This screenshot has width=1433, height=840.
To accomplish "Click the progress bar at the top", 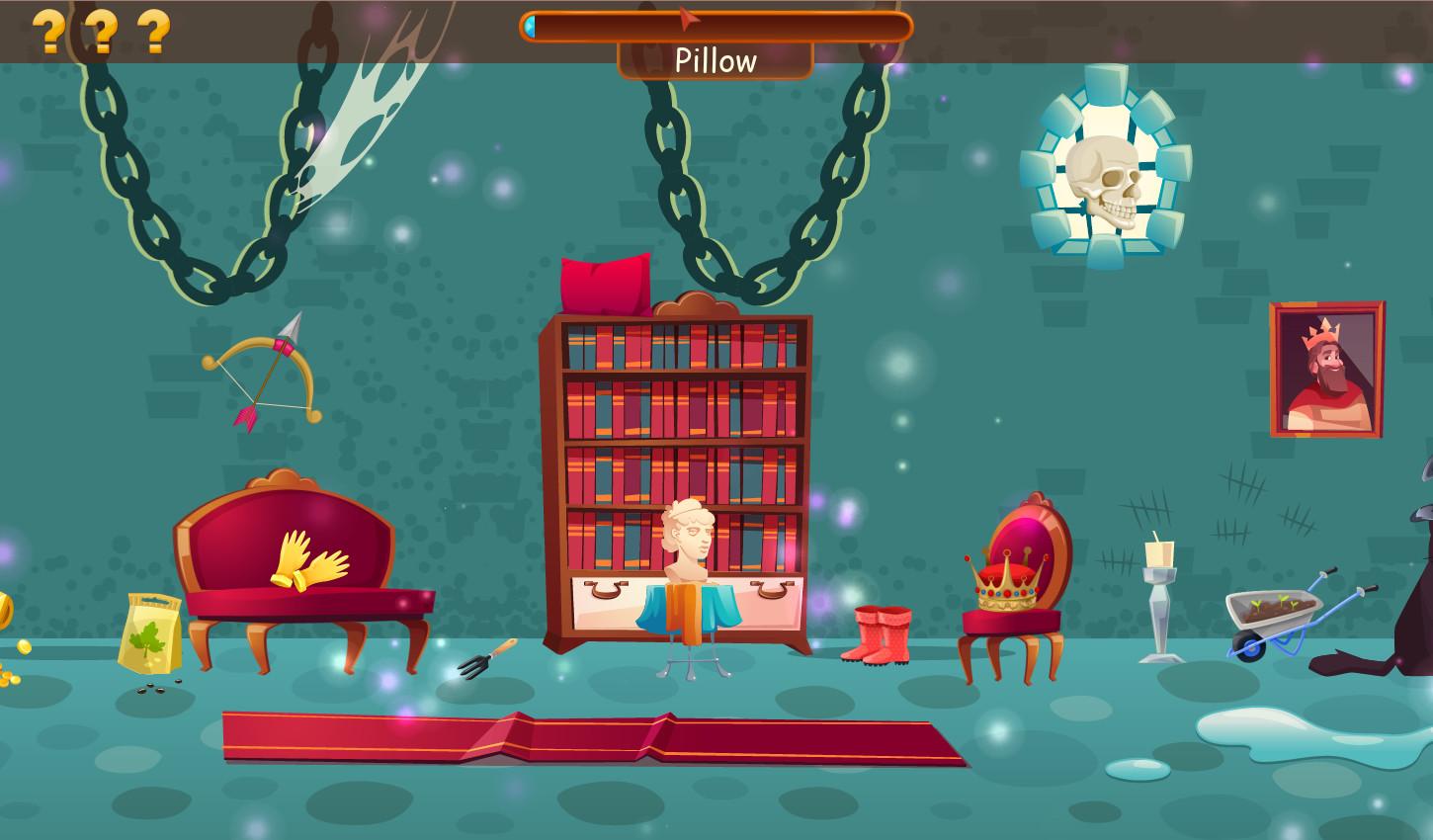I will click(x=716, y=27).
